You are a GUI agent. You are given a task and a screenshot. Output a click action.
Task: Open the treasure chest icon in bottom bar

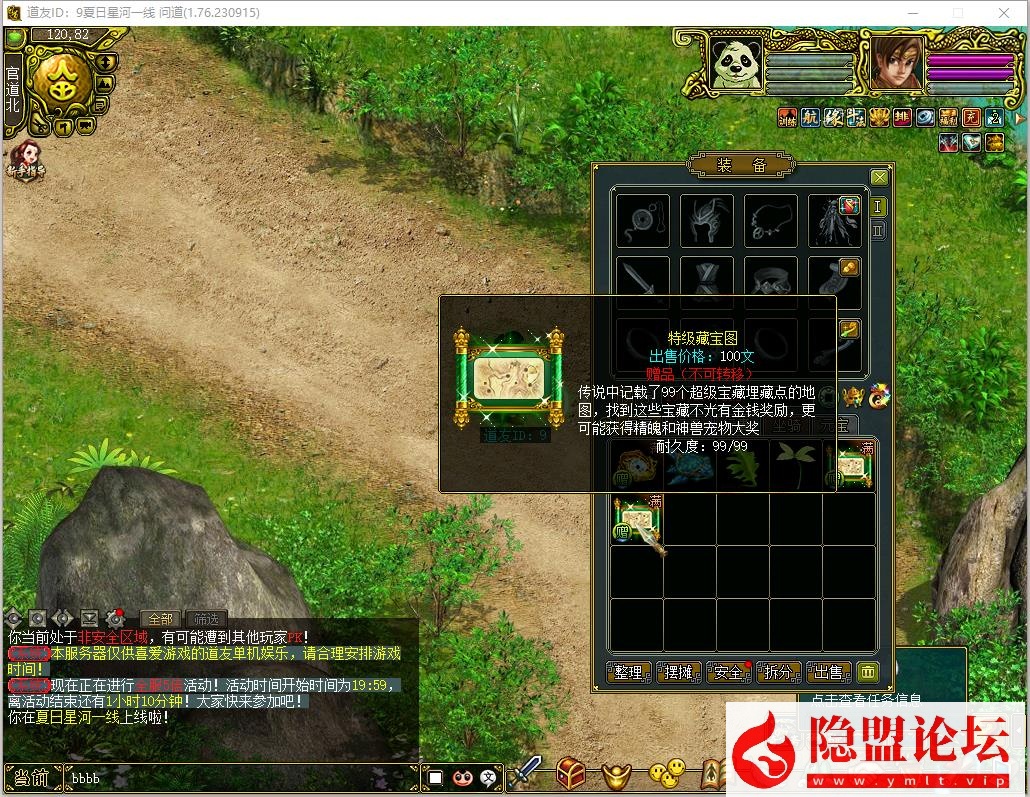[572, 773]
